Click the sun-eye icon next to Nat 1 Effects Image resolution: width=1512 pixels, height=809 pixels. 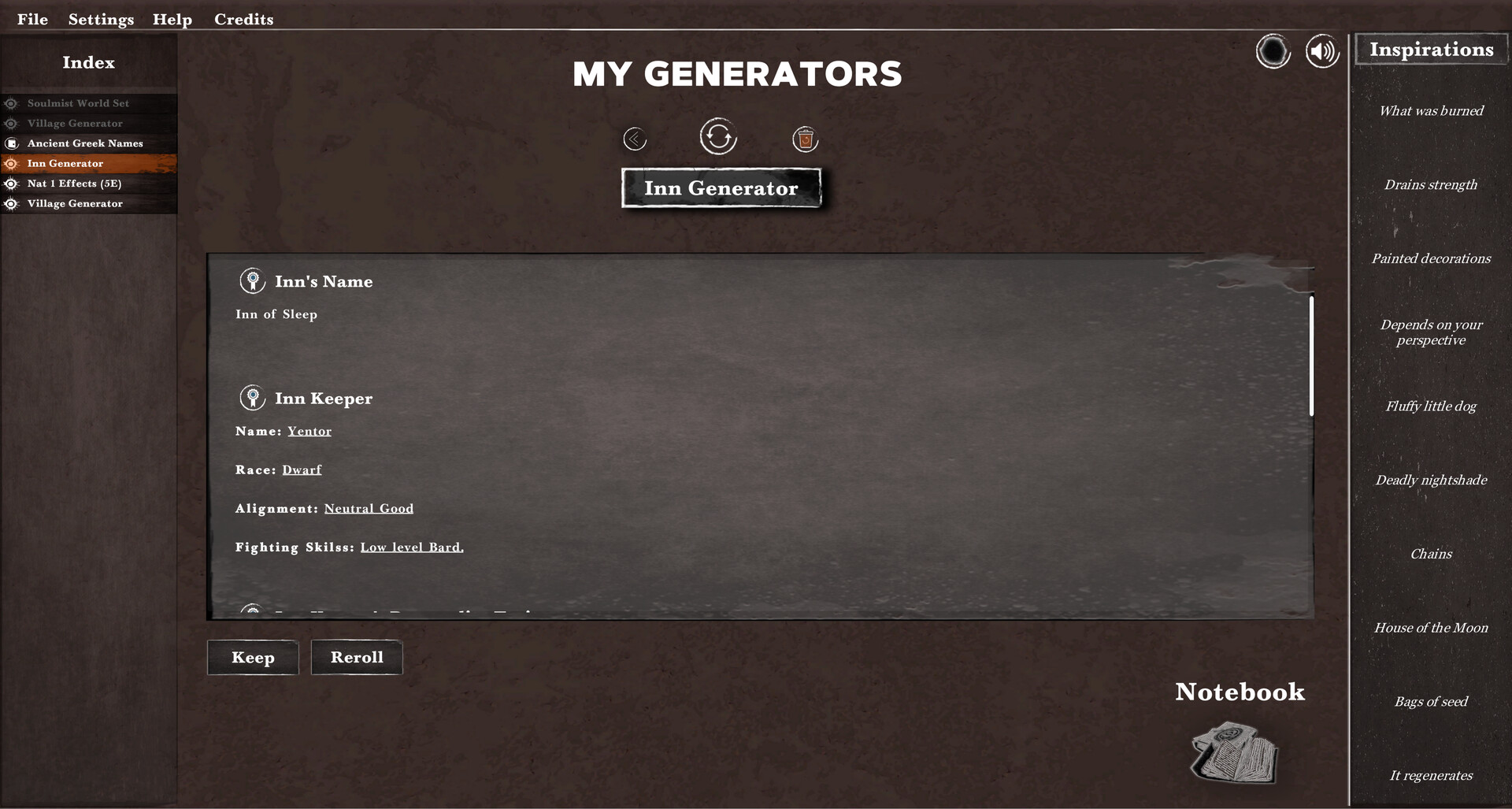point(11,183)
